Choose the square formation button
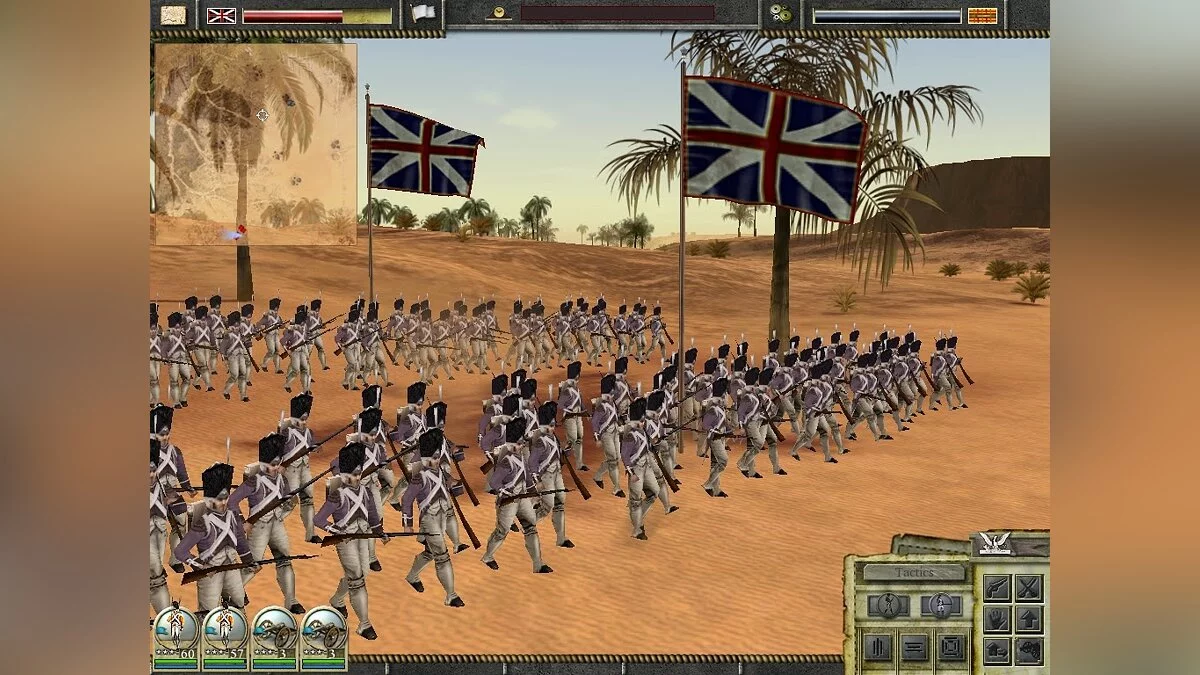The width and height of the screenshot is (1200, 675). [x=951, y=648]
